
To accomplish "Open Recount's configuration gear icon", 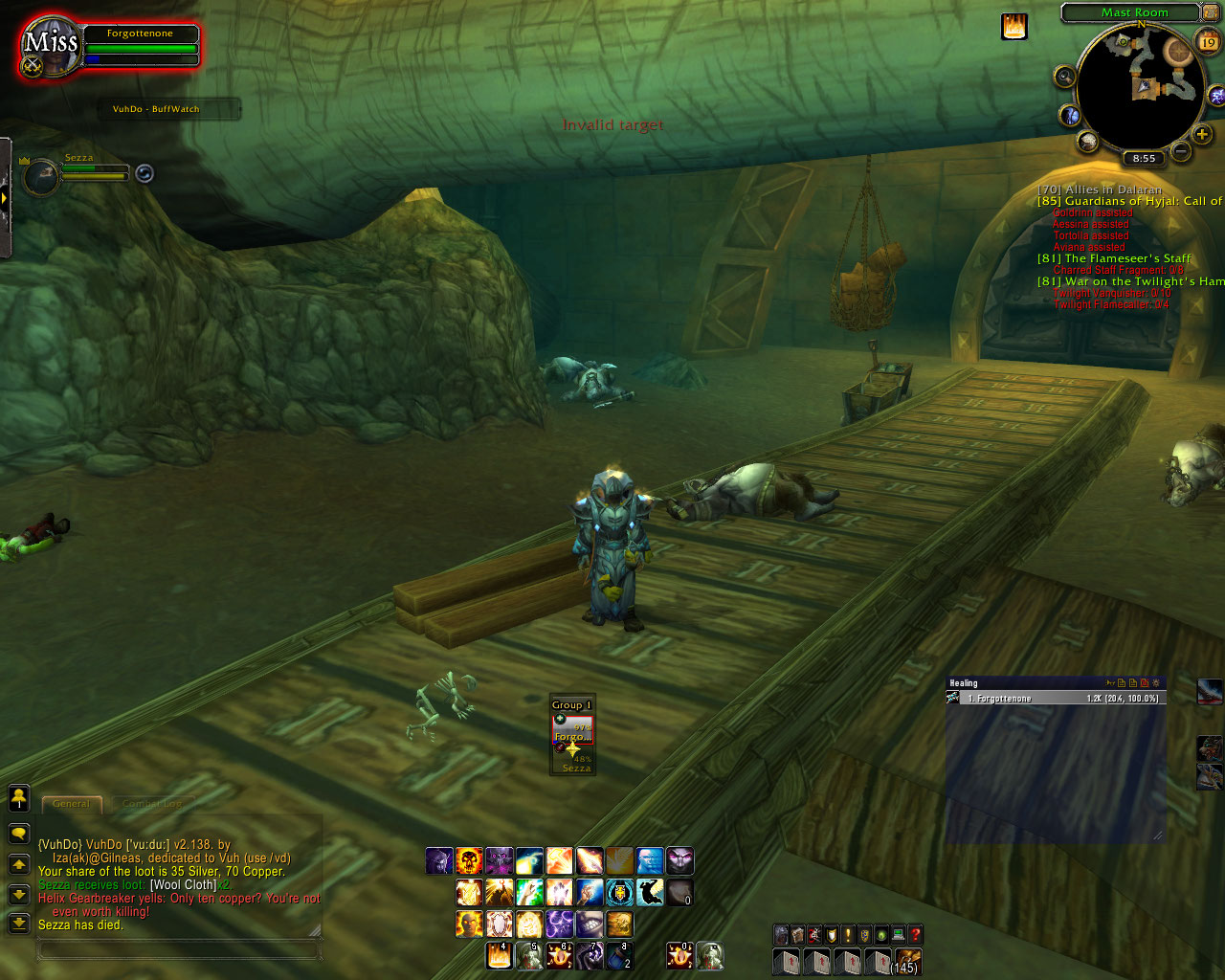I will 1156,682.
